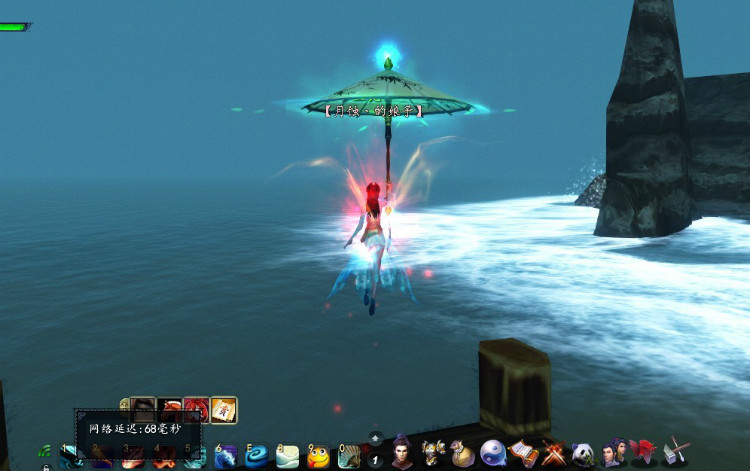Use the blue swirl skill on the hotbar
Screen dimensions: 750x471
257,457
